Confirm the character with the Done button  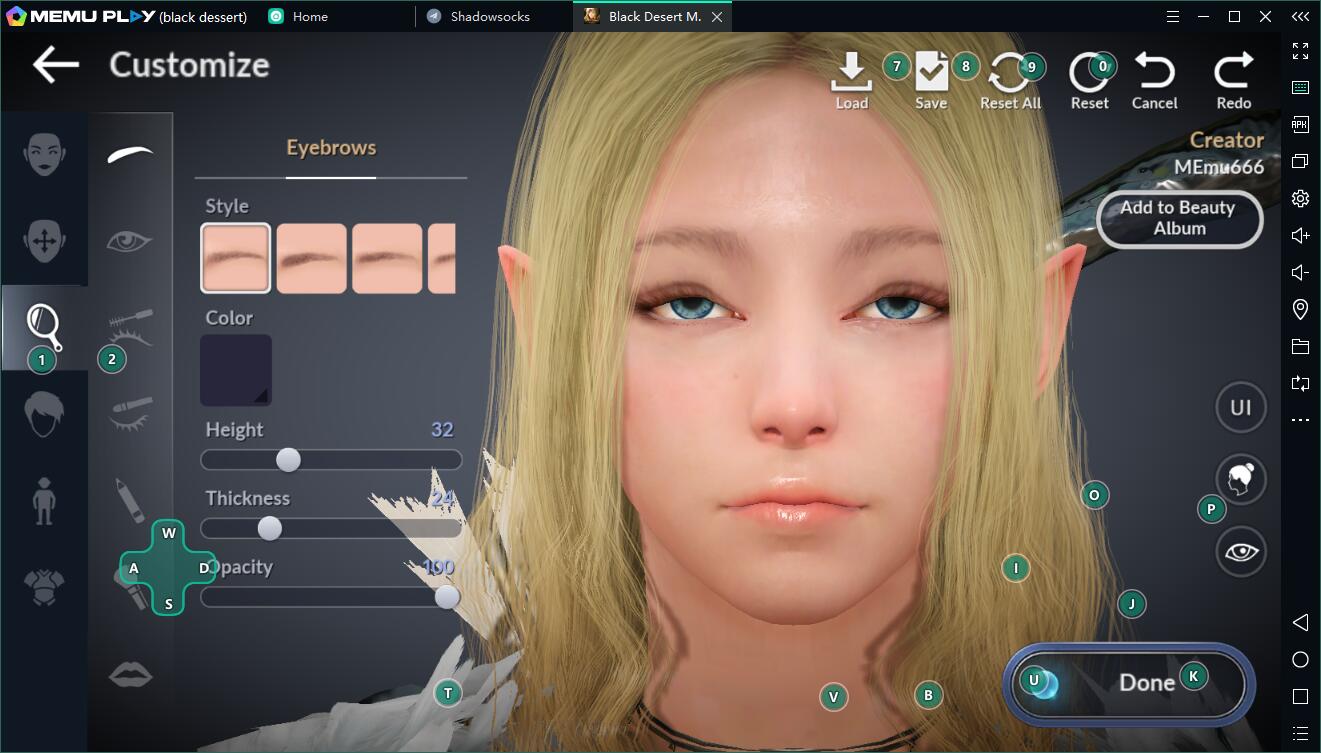point(1128,683)
